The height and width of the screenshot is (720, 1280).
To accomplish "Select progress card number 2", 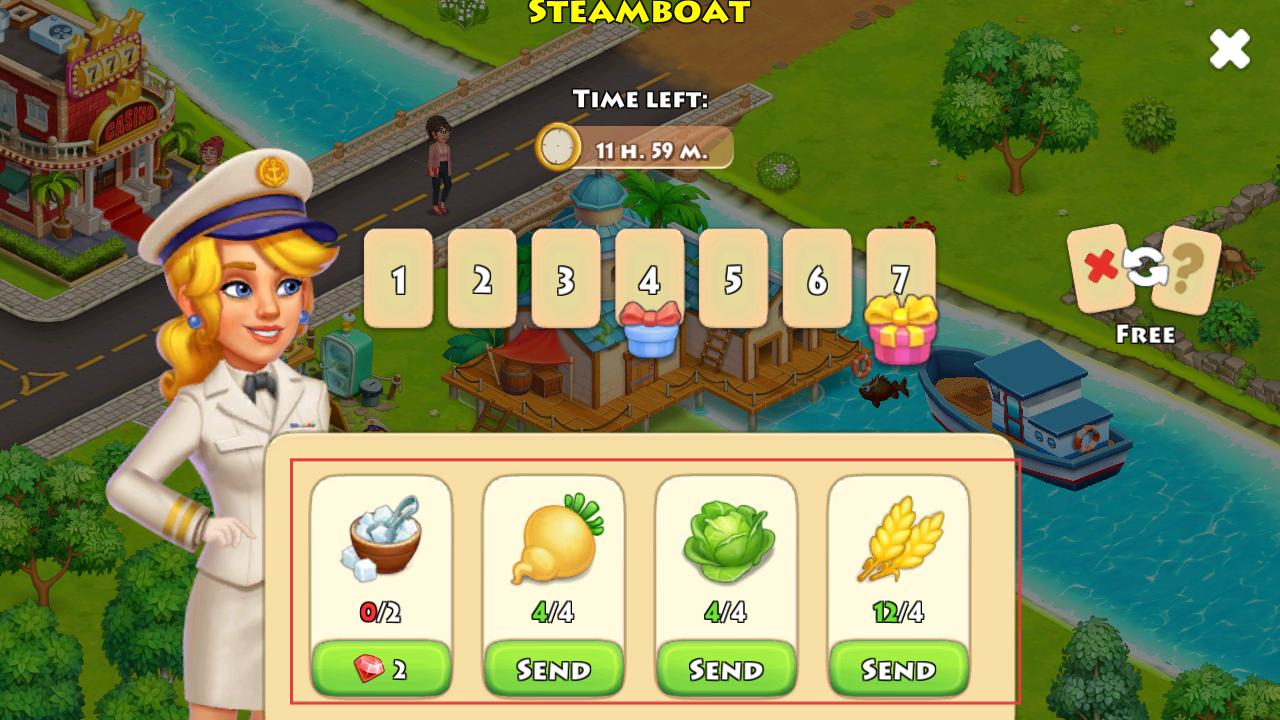I will [482, 278].
